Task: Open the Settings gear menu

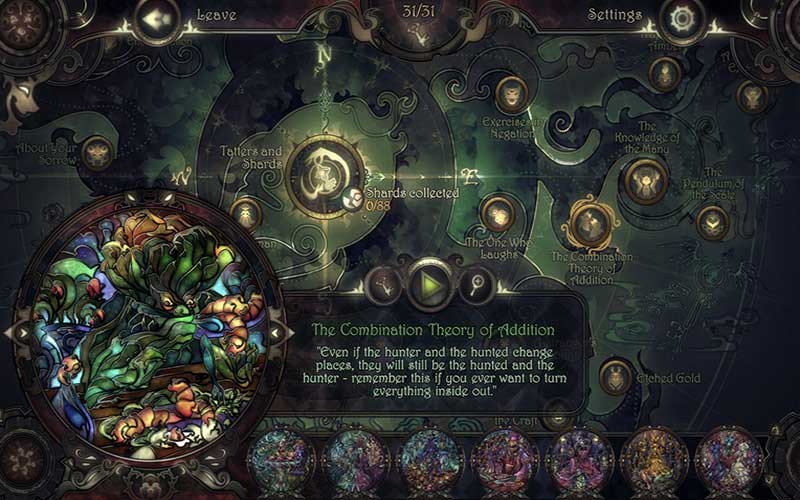Action: click(x=685, y=18)
